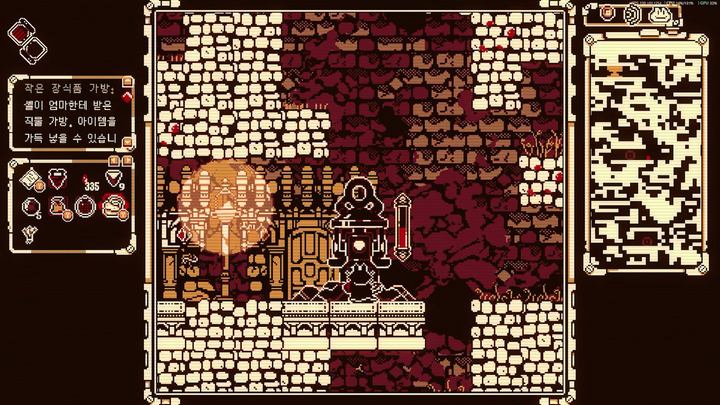Open the map card inventory item

31,179
